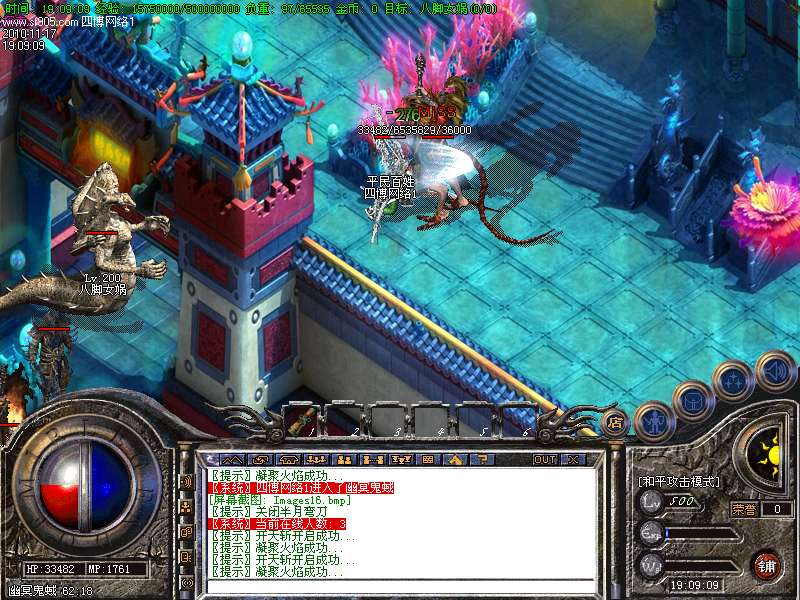Click the OUT button above the chat
The width and height of the screenshot is (800, 600).
[544, 459]
